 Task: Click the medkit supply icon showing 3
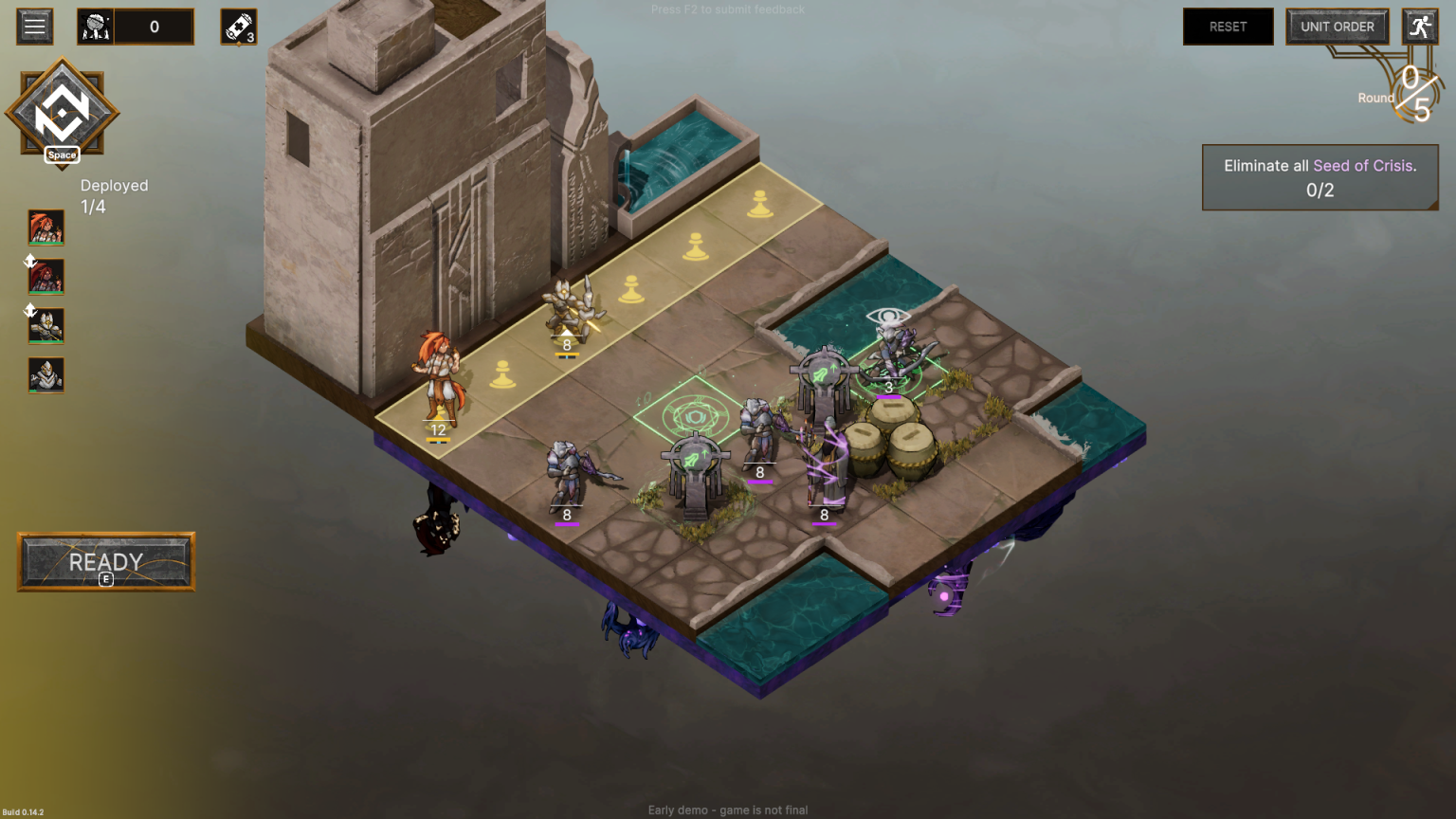pos(238,26)
